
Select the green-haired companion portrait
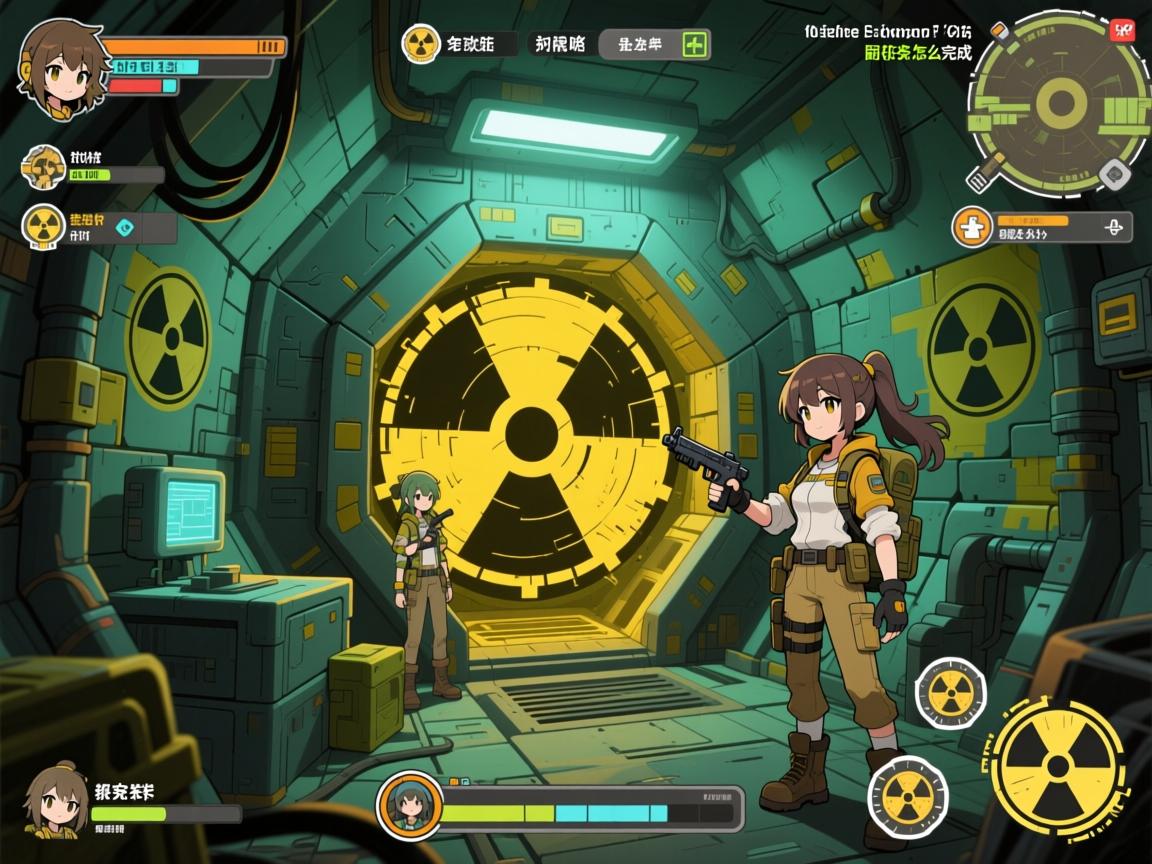[410, 804]
